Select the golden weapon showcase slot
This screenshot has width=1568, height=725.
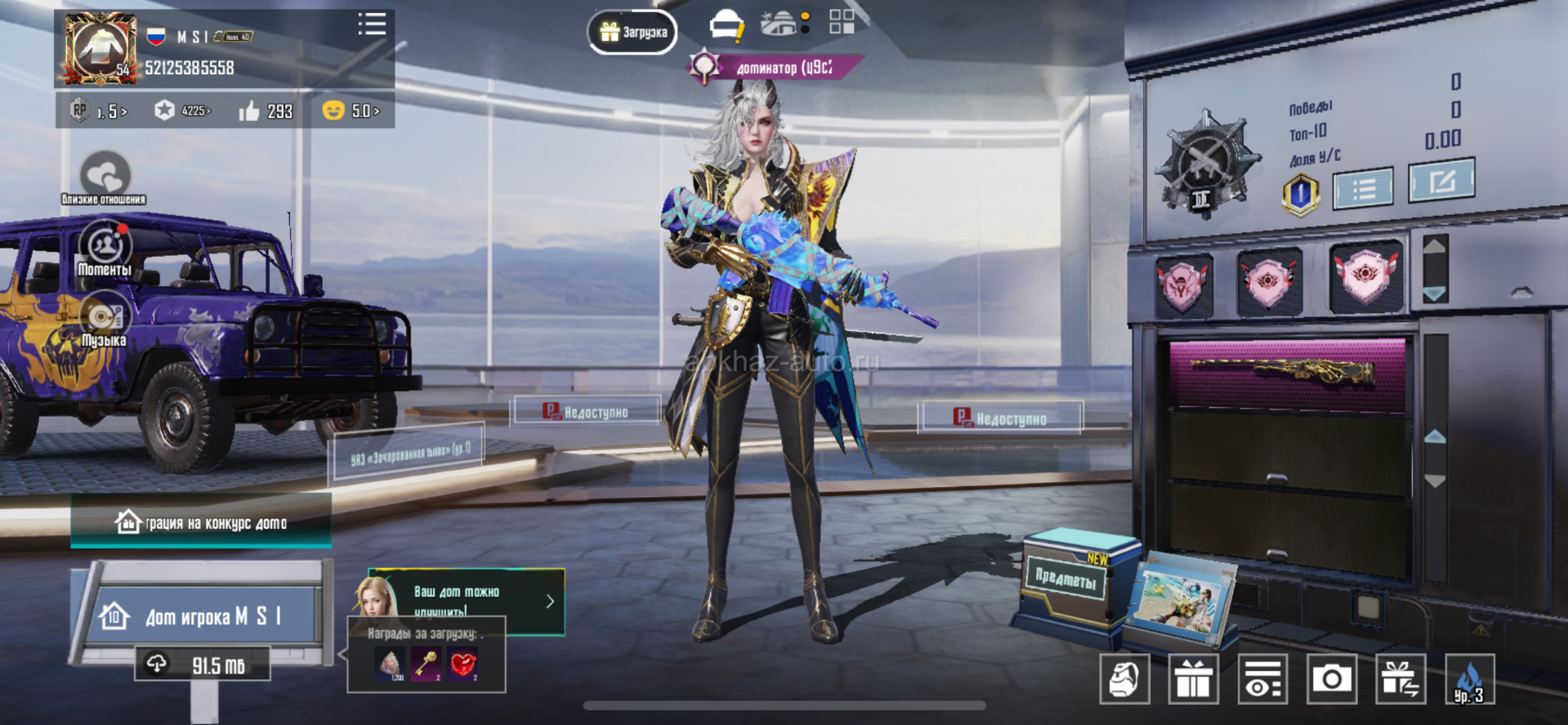click(x=1287, y=374)
